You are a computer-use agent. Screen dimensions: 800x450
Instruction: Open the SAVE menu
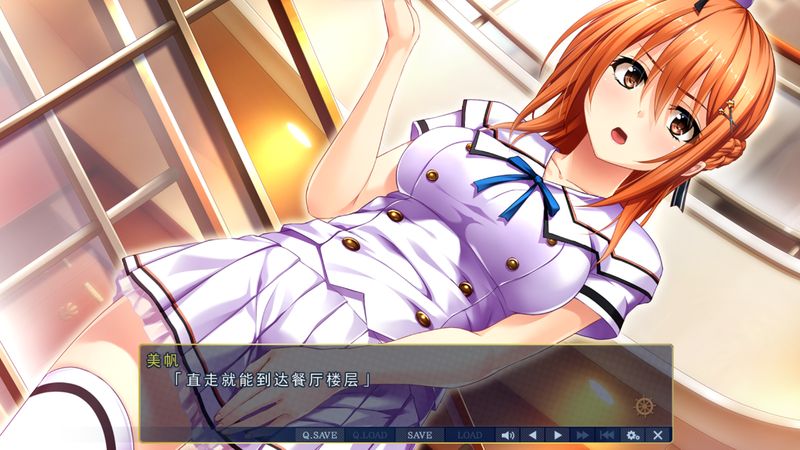coord(420,435)
